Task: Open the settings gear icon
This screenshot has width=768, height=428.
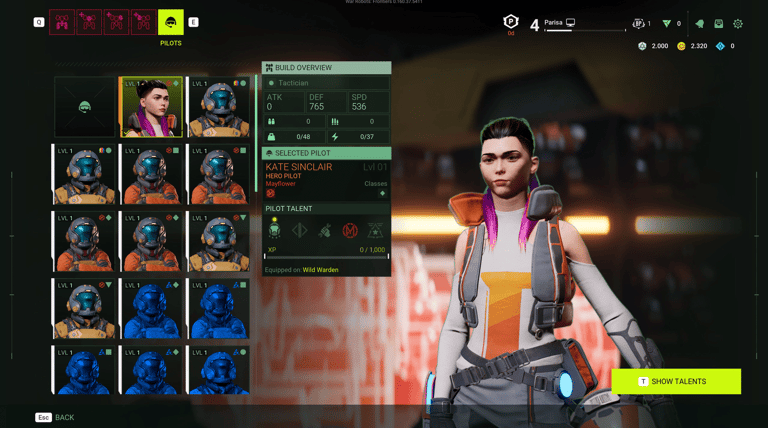Action: pyautogui.click(x=738, y=23)
